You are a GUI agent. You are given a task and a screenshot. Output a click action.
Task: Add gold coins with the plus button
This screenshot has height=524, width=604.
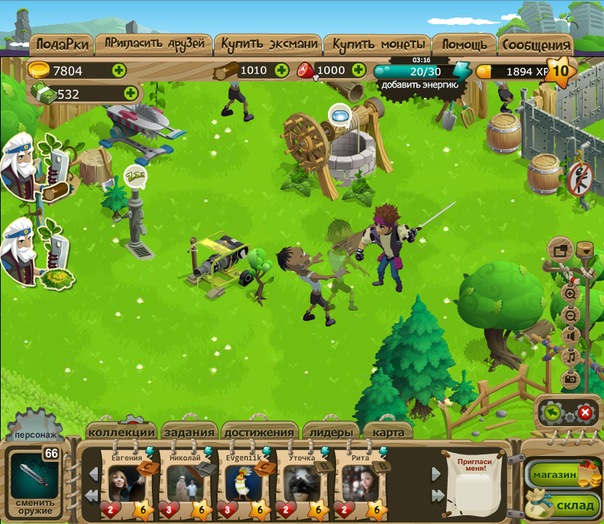(119, 70)
